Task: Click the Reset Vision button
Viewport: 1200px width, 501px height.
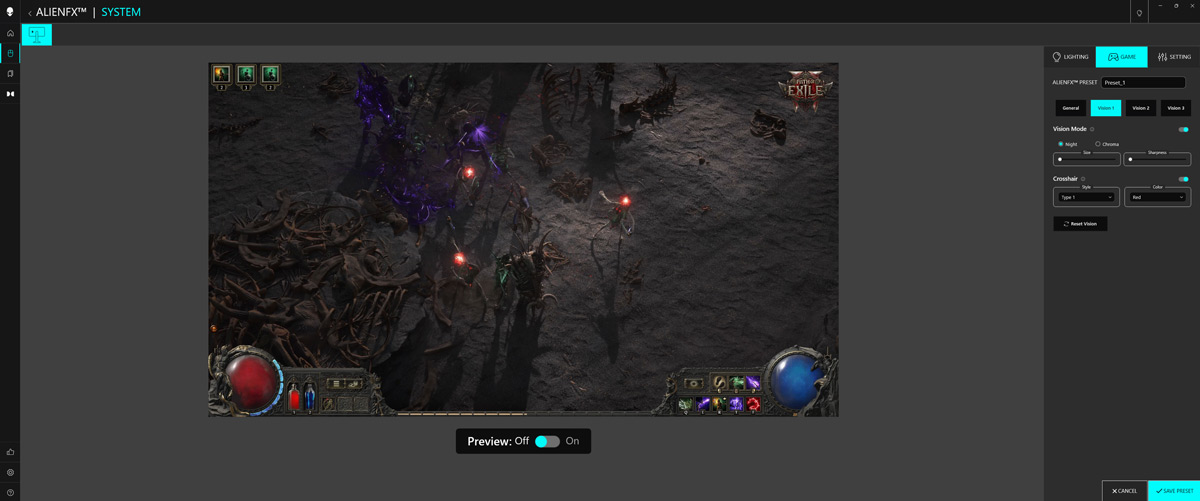Action: [1080, 224]
